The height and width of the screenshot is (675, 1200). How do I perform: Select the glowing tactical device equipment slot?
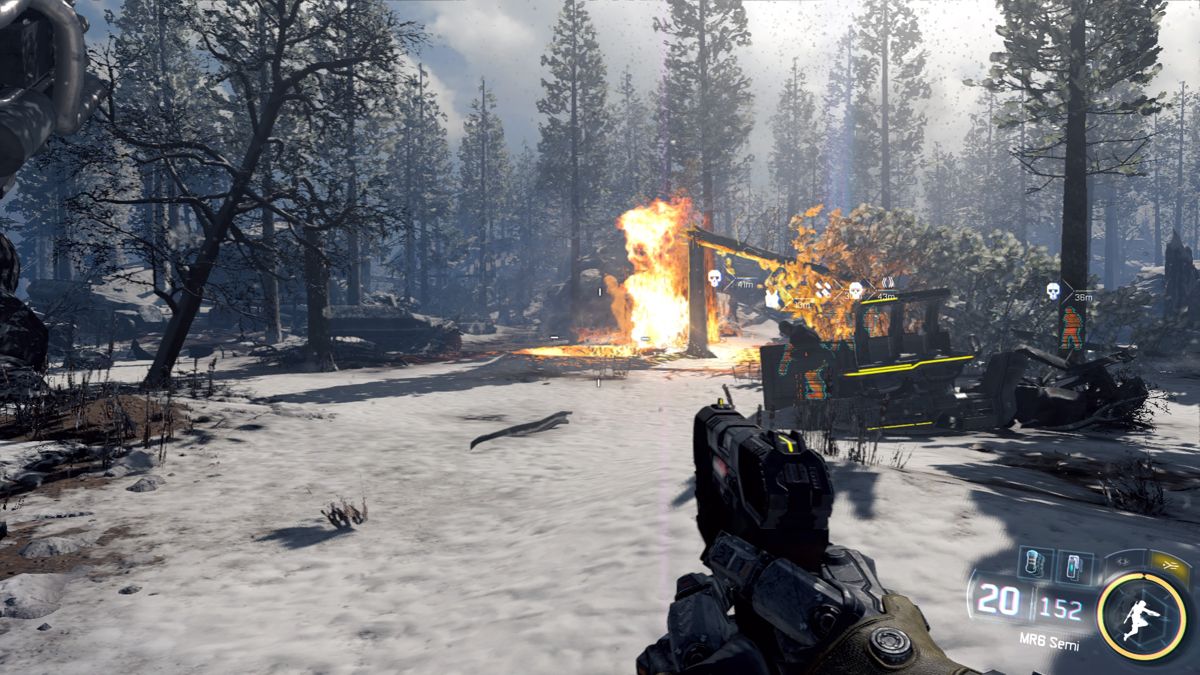1073,566
